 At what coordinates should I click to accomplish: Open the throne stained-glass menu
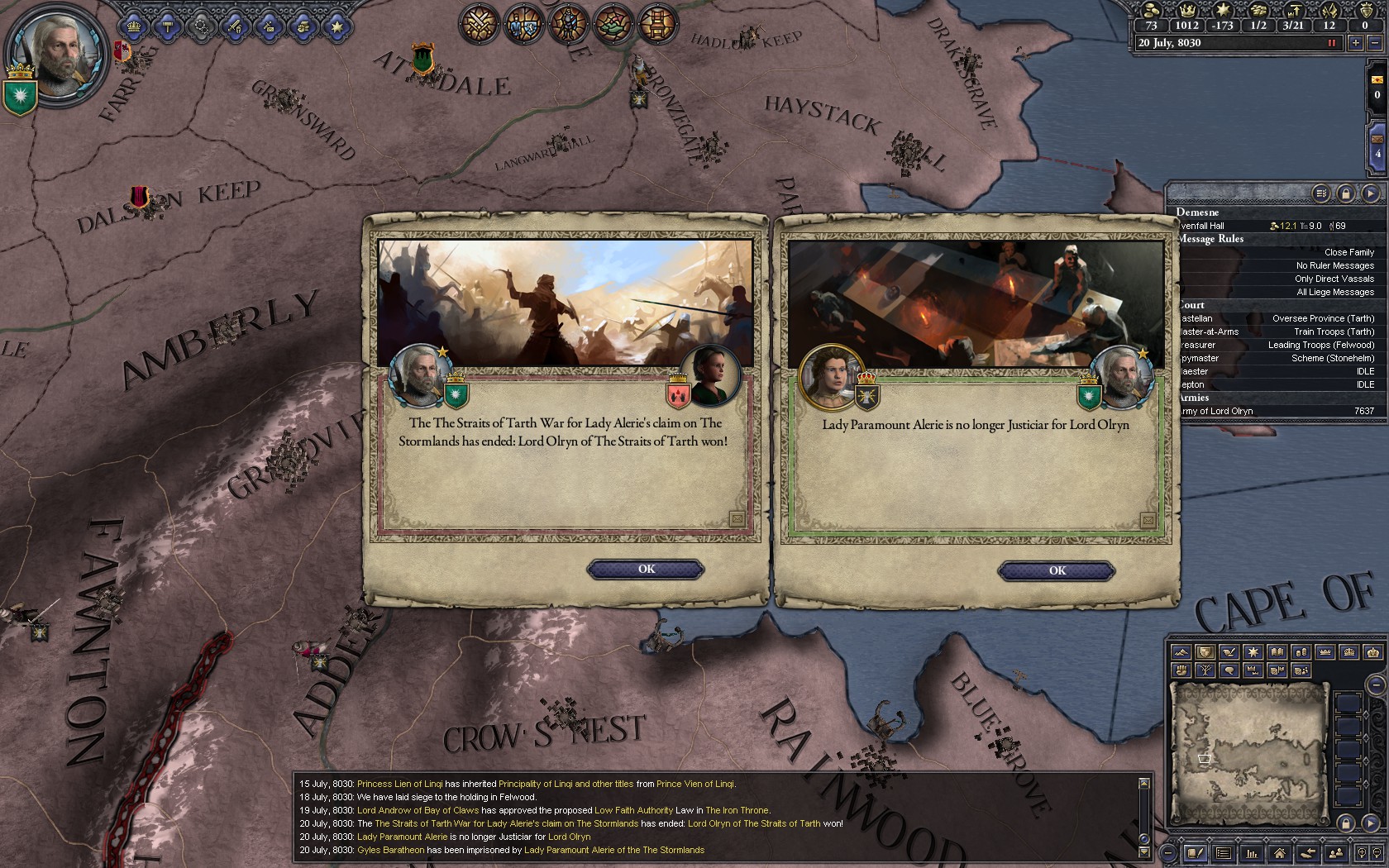tap(657, 22)
